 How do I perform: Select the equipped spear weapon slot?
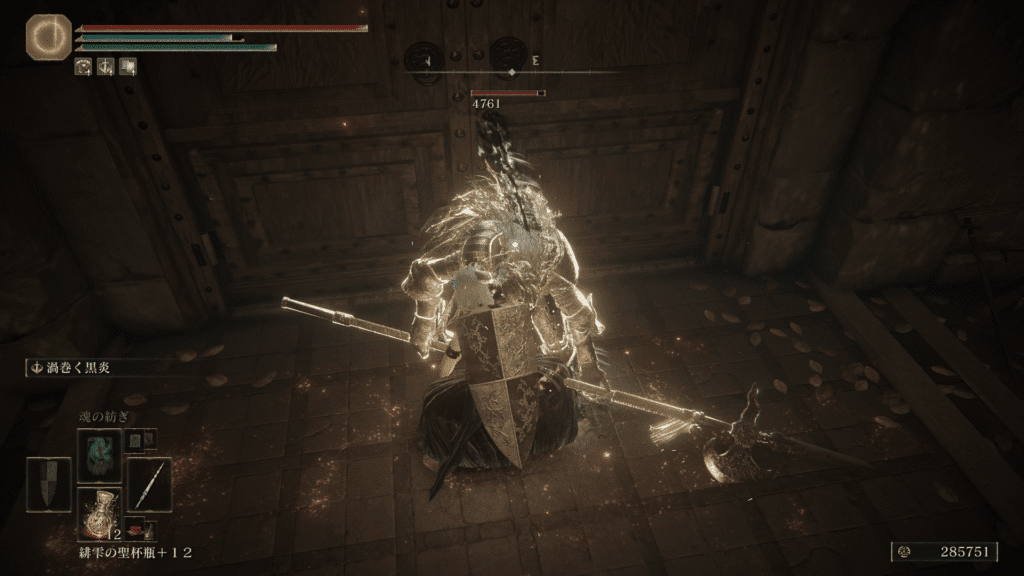(148, 484)
